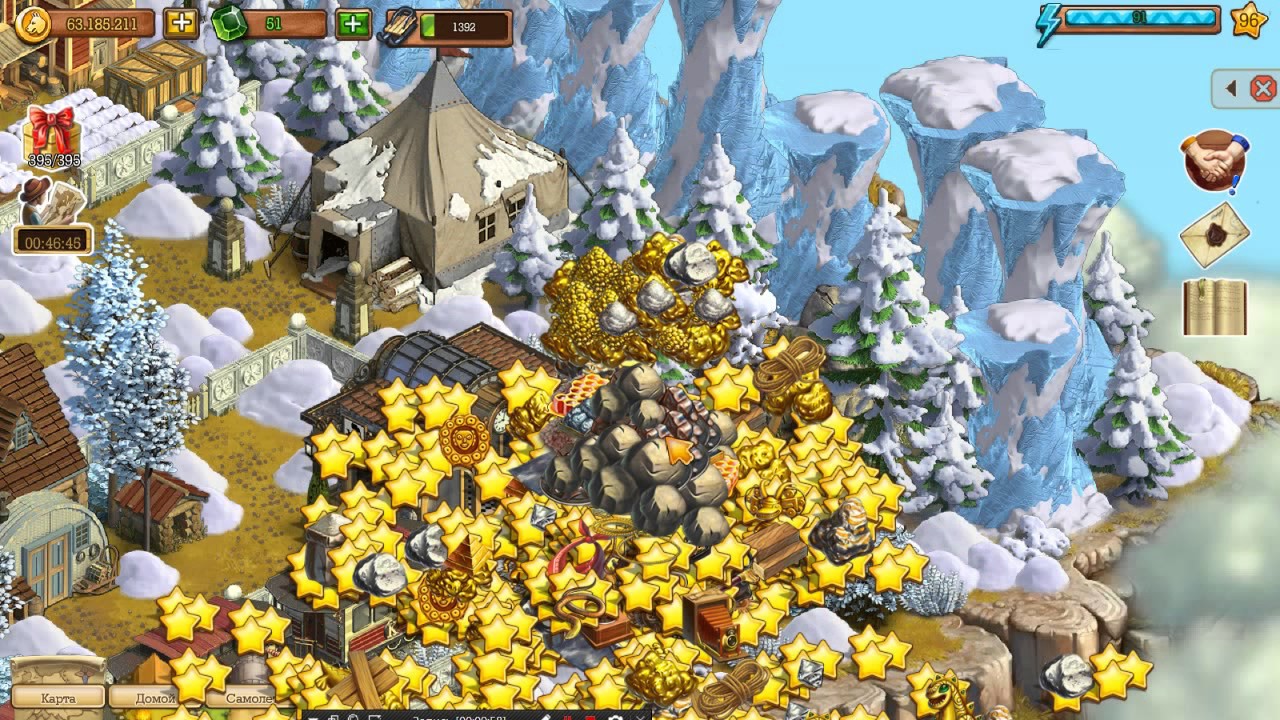Open the Карта map button
Screen dimensions: 1280x720
tap(58, 697)
